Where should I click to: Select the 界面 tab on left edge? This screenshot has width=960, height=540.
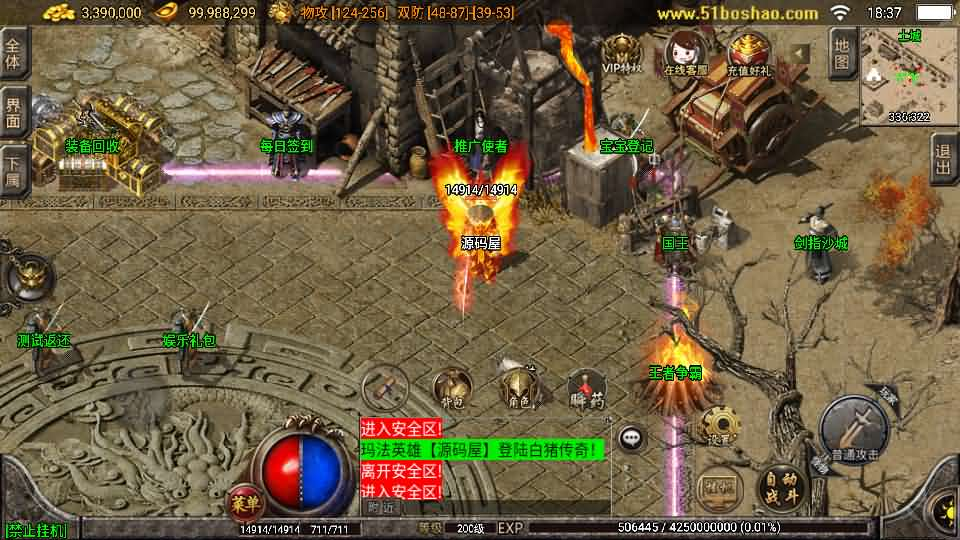tap(13, 112)
